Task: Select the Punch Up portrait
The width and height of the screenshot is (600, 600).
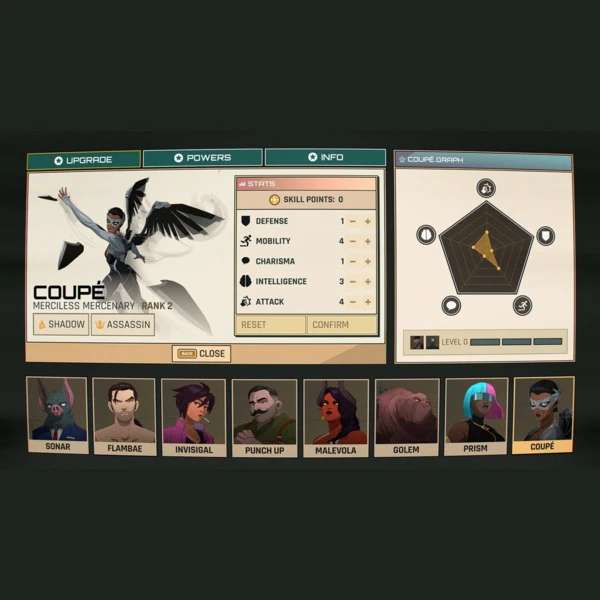Action: (264, 415)
